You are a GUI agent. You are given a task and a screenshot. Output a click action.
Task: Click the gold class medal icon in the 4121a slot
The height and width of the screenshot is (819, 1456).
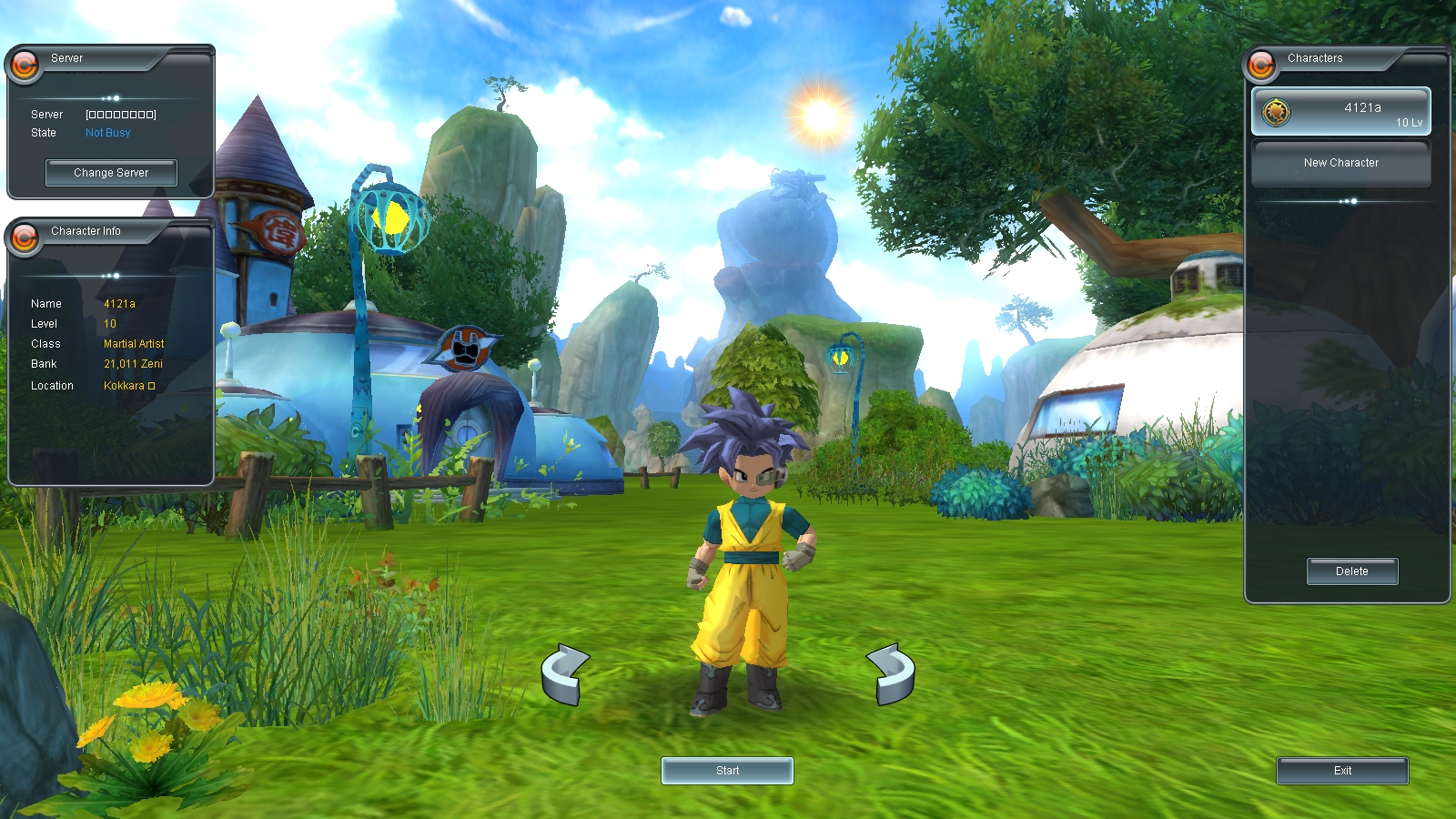(1276, 110)
